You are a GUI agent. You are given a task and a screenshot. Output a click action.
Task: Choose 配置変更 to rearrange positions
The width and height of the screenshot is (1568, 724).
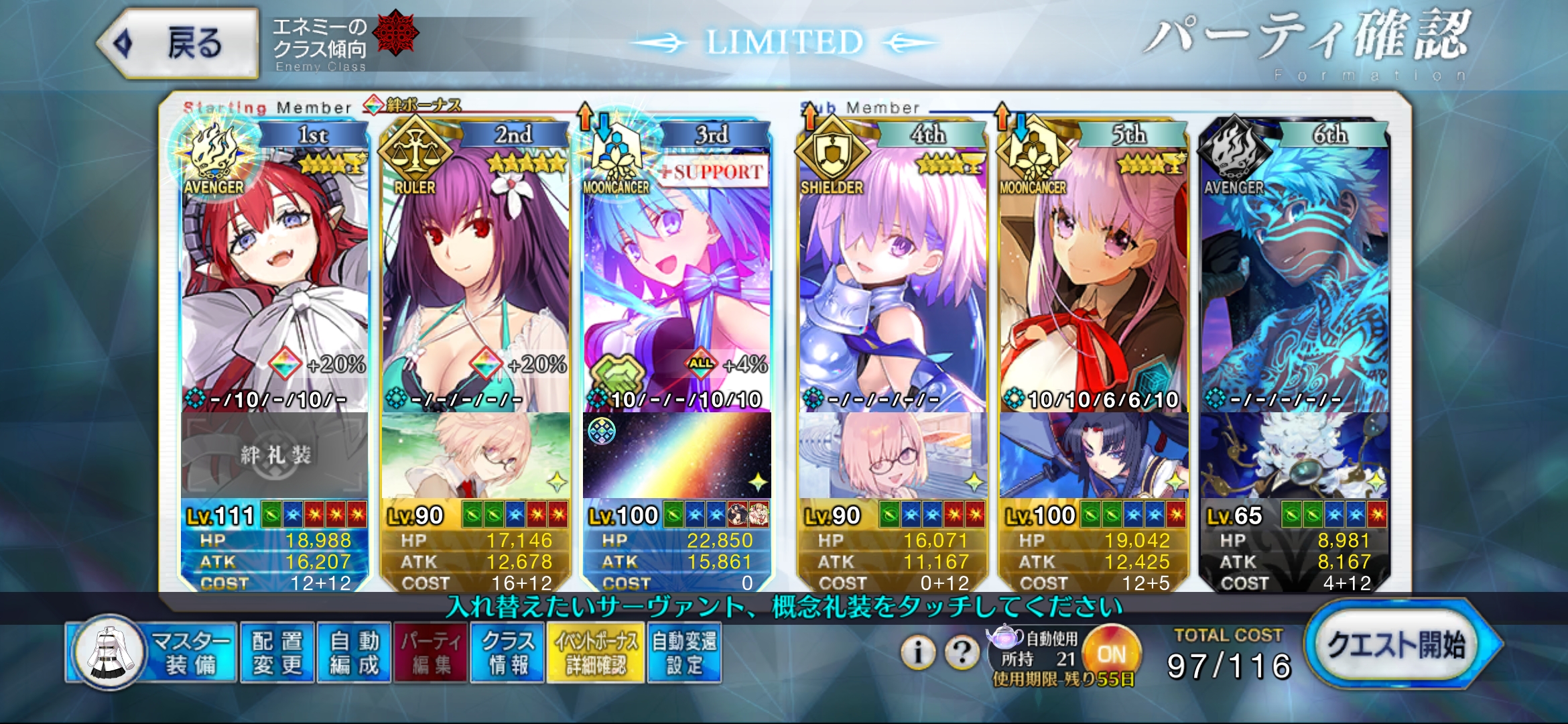point(277,653)
